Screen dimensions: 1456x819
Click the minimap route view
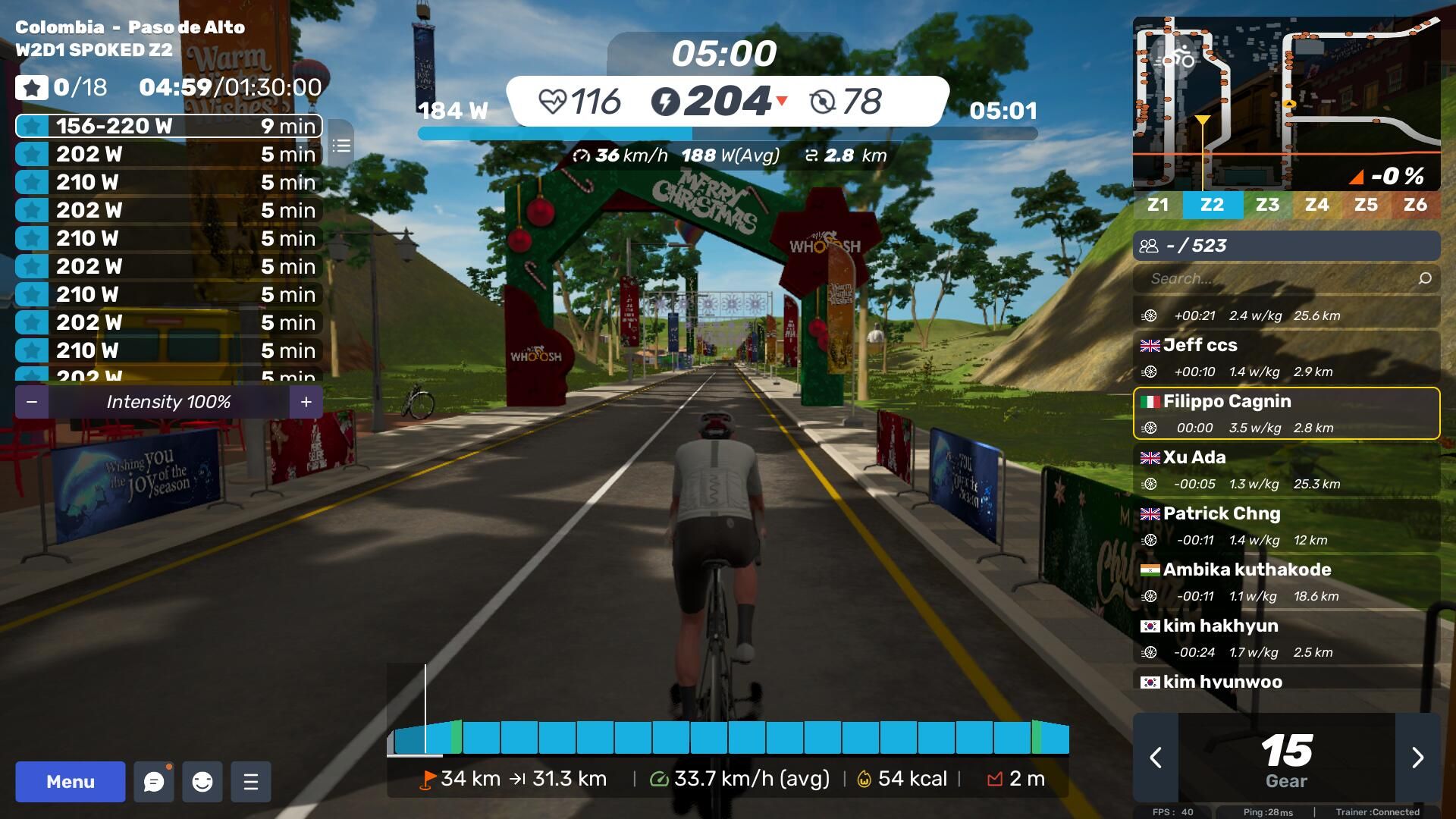tap(1286, 102)
